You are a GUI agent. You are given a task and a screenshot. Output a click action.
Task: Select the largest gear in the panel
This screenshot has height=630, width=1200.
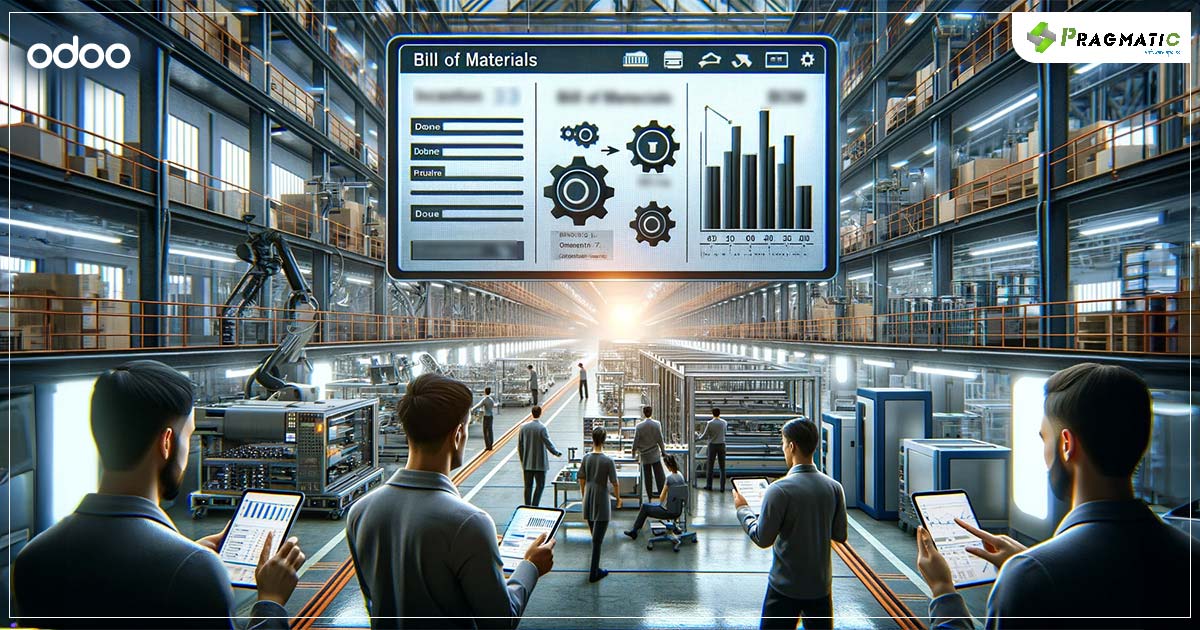[578, 191]
